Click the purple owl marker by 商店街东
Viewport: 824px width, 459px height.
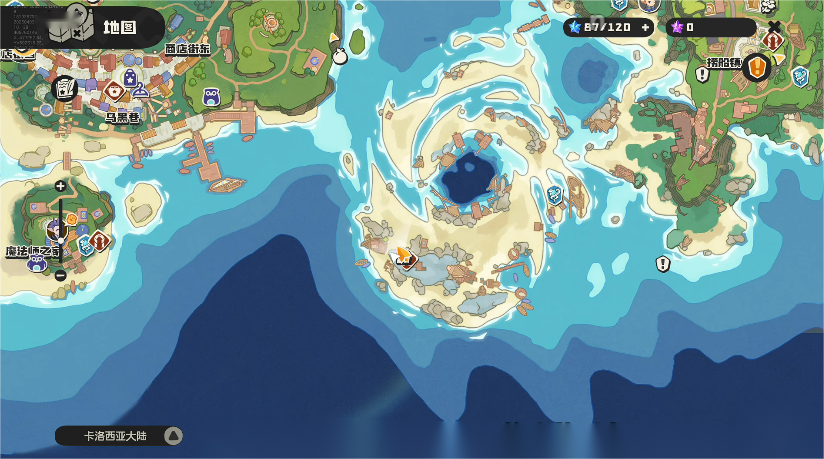[x=211, y=97]
